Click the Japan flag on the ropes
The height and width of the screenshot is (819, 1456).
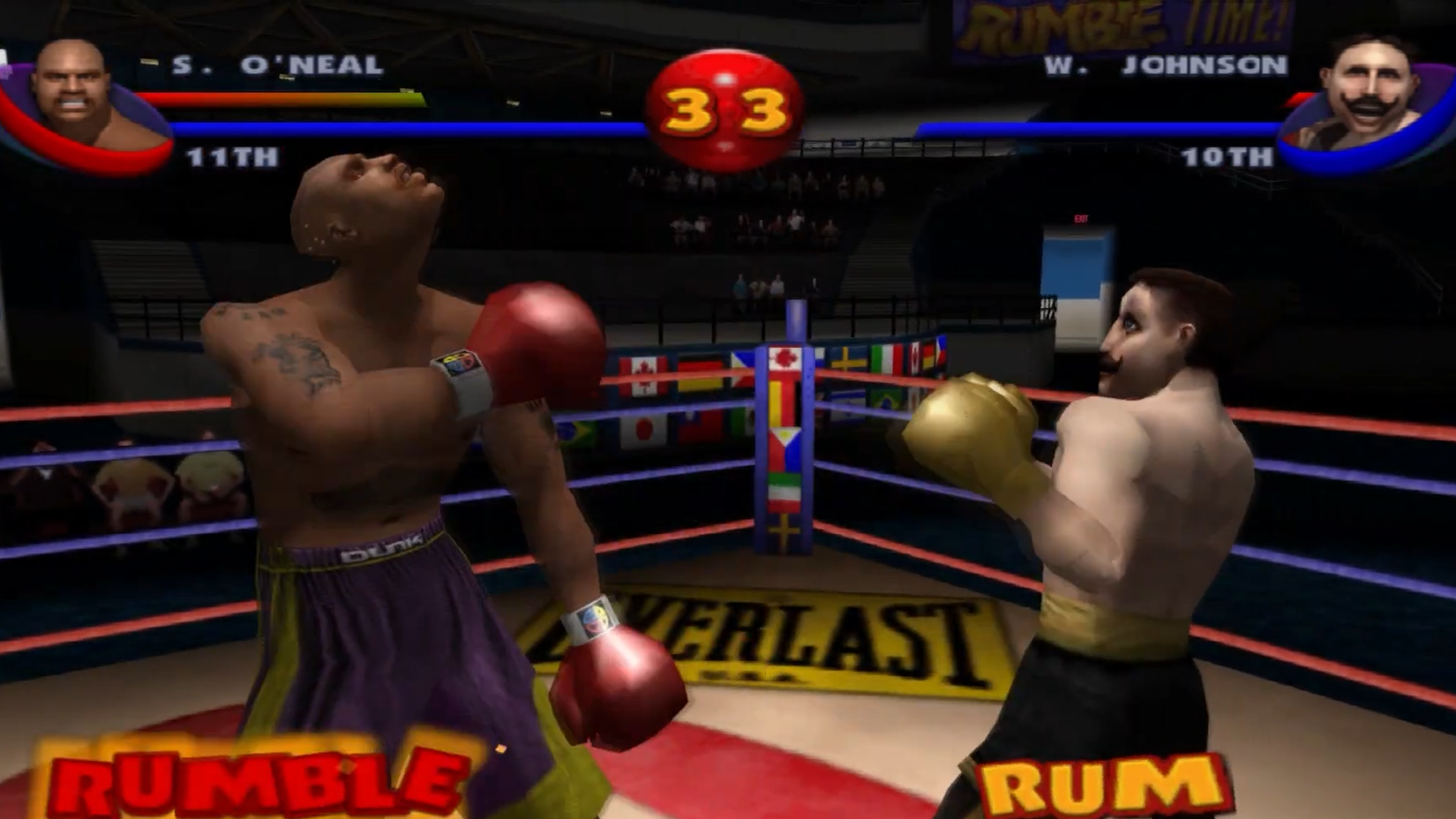click(x=642, y=431)
